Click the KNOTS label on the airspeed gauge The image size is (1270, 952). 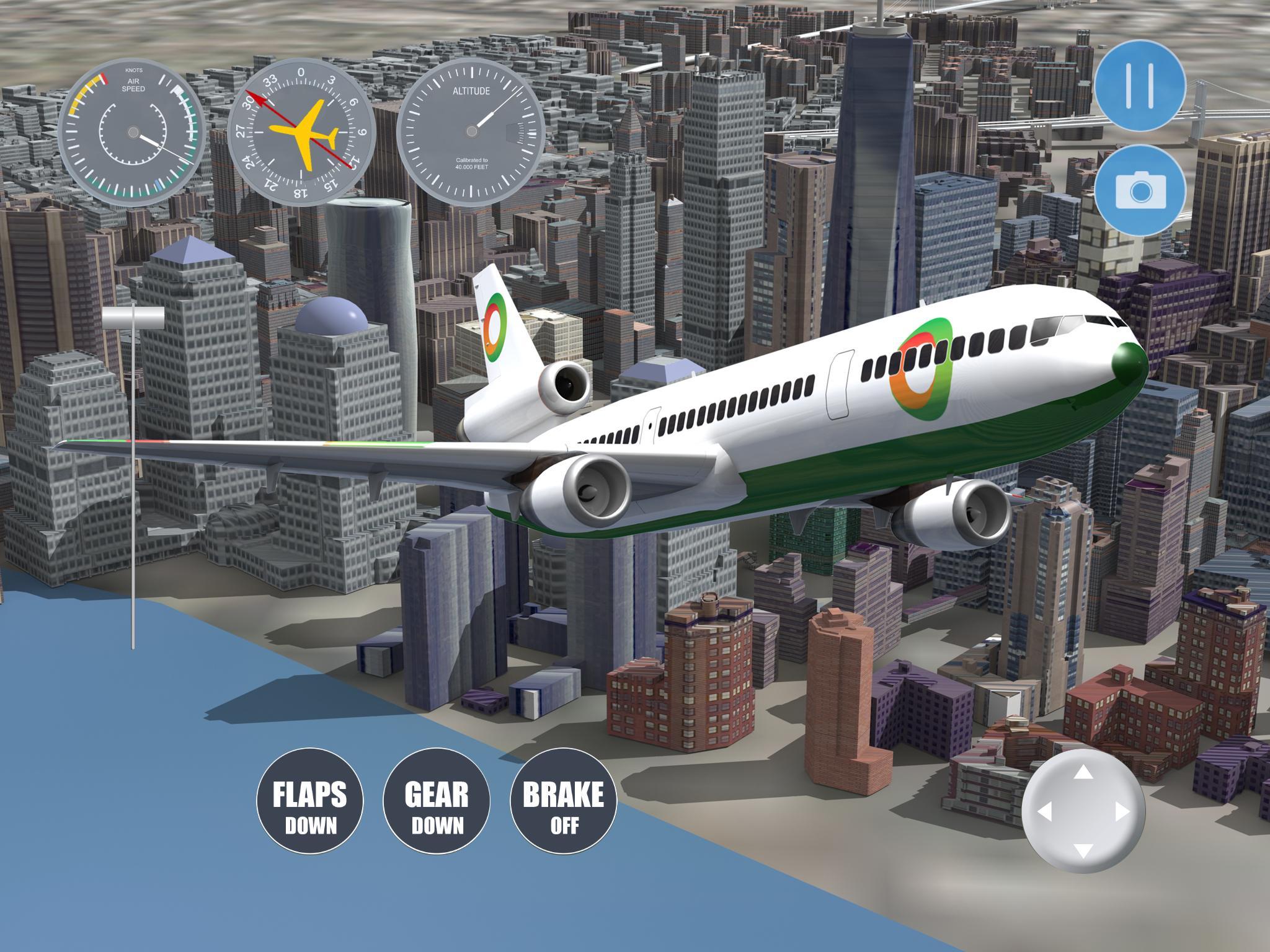pyautogui.click(x=135, y=70)
